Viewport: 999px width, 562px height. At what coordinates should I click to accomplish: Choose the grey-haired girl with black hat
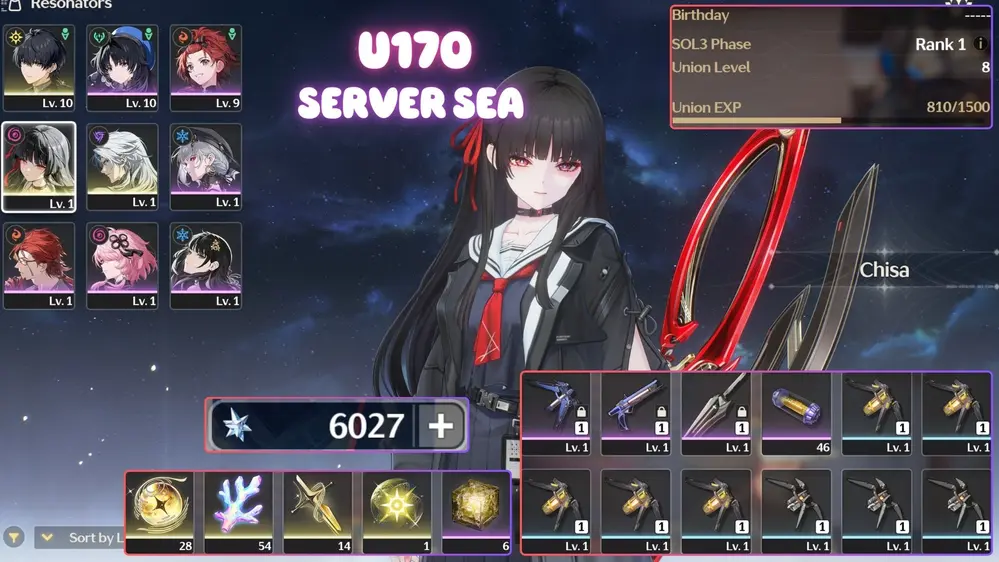205,166
